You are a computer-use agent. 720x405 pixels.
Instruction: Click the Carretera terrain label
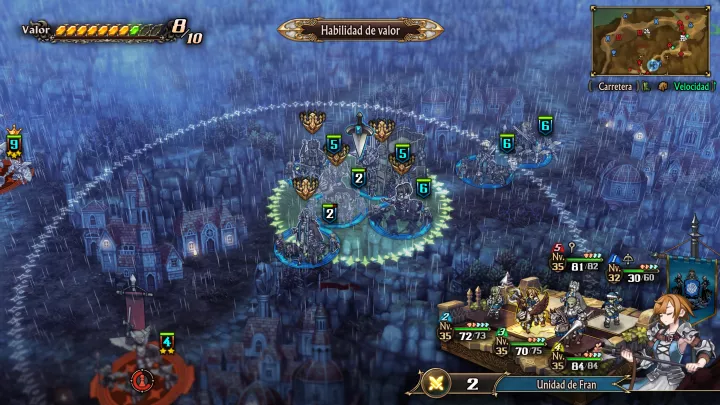point(614,87)
